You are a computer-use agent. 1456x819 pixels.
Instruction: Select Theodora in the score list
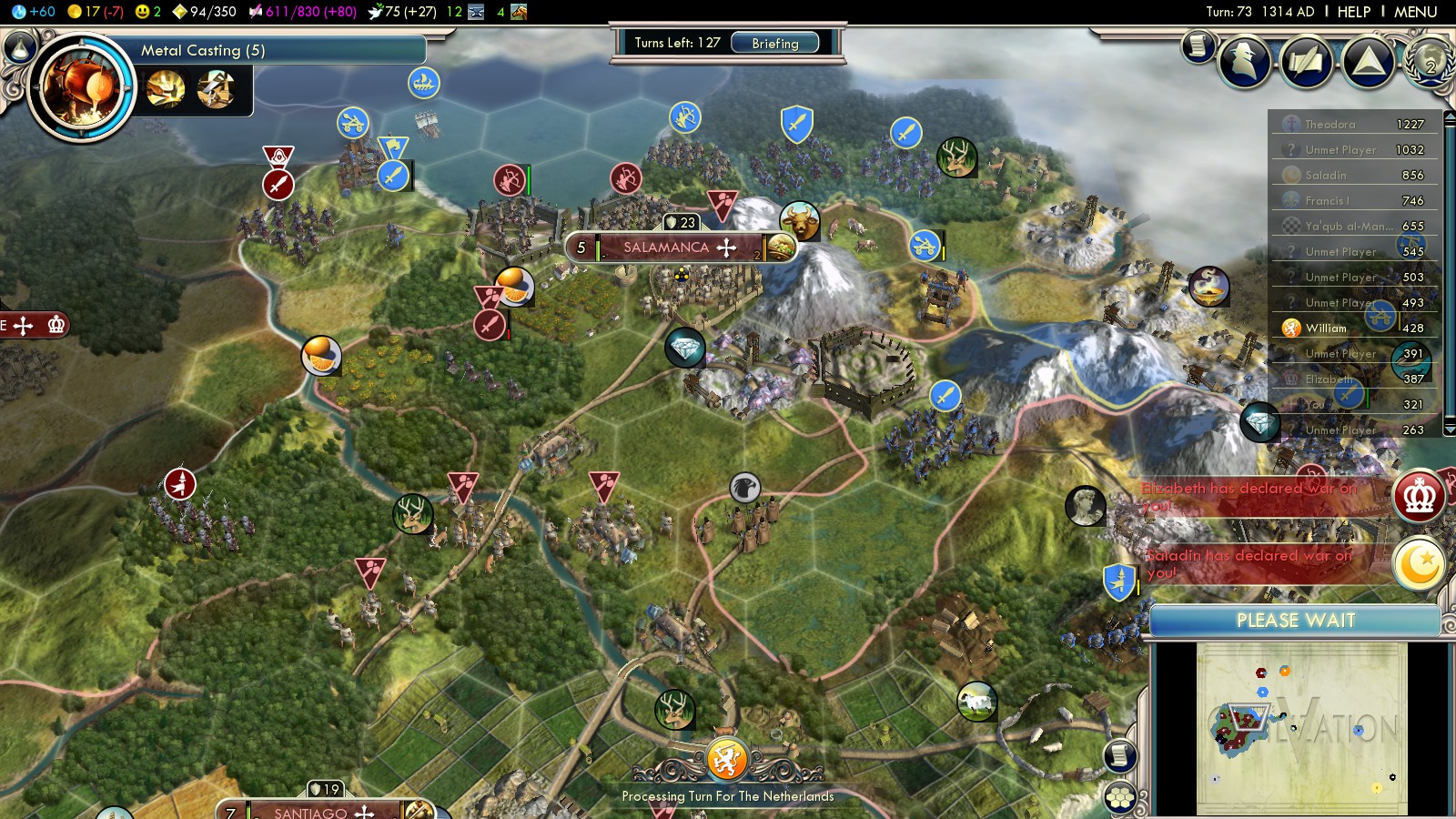[x=1330, y=125]
